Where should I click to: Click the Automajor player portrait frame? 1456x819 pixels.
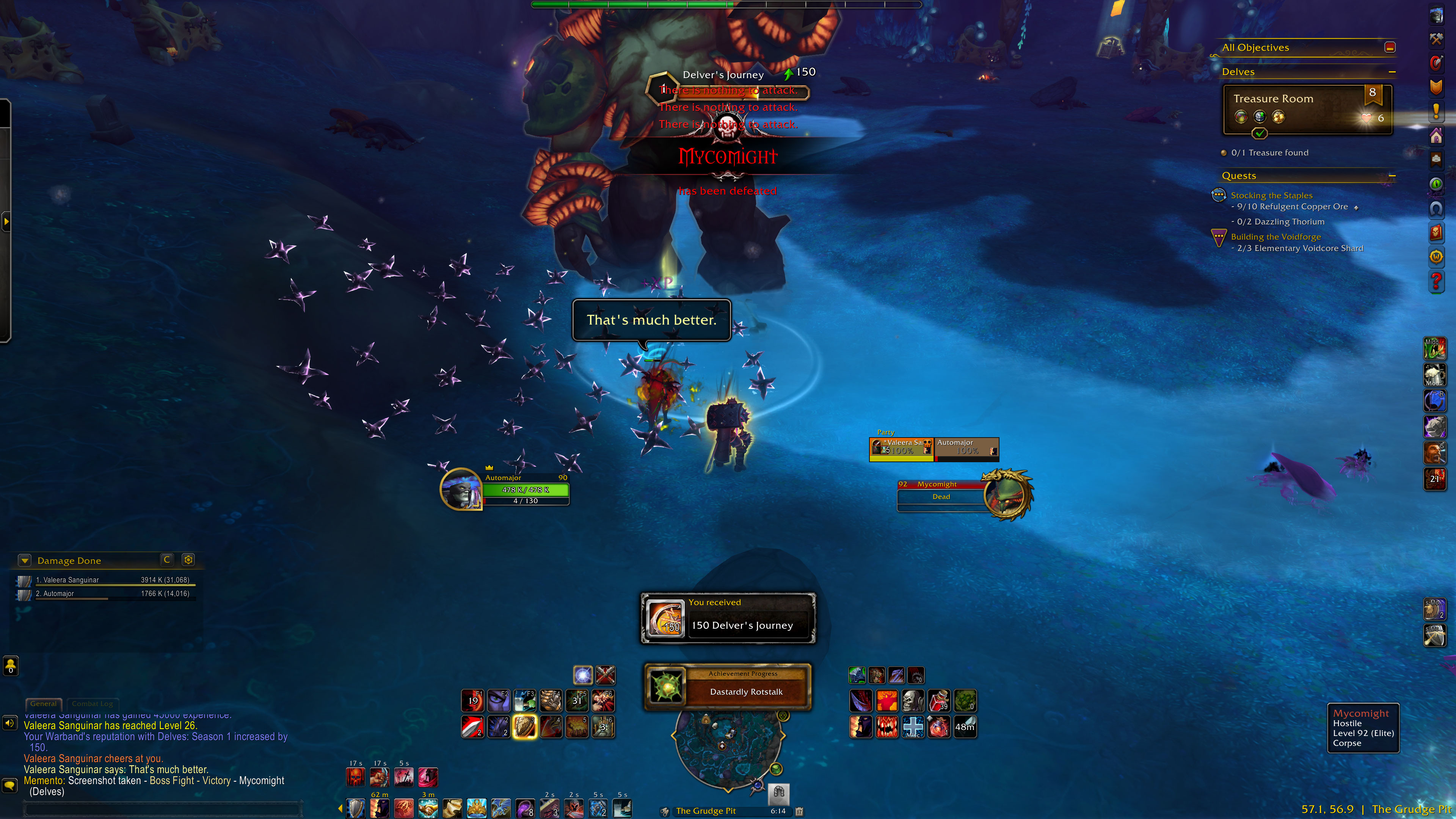[461, 489]
